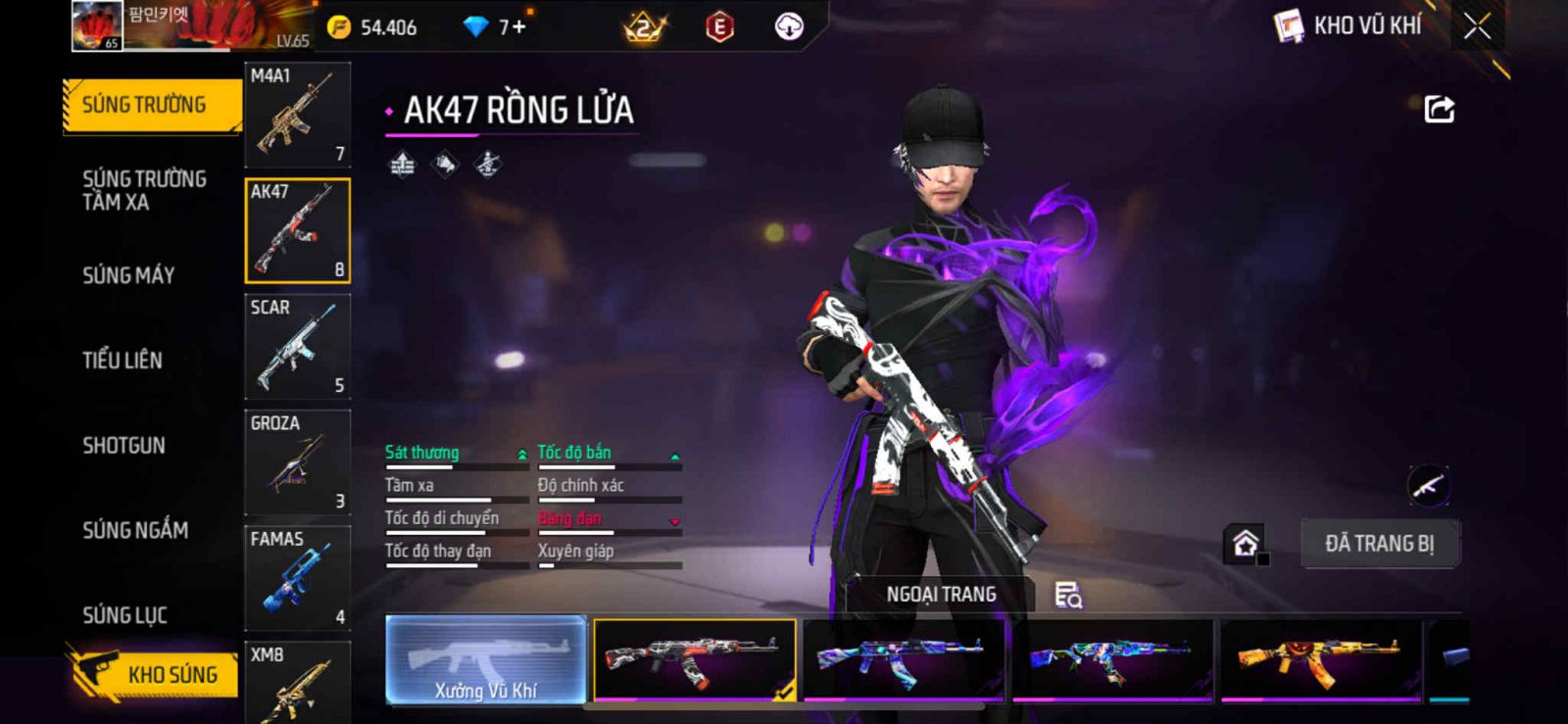Open the skin list search icon
Image resolution: width=1568 pixels, height=724 pixels.
coord(1068,595)
